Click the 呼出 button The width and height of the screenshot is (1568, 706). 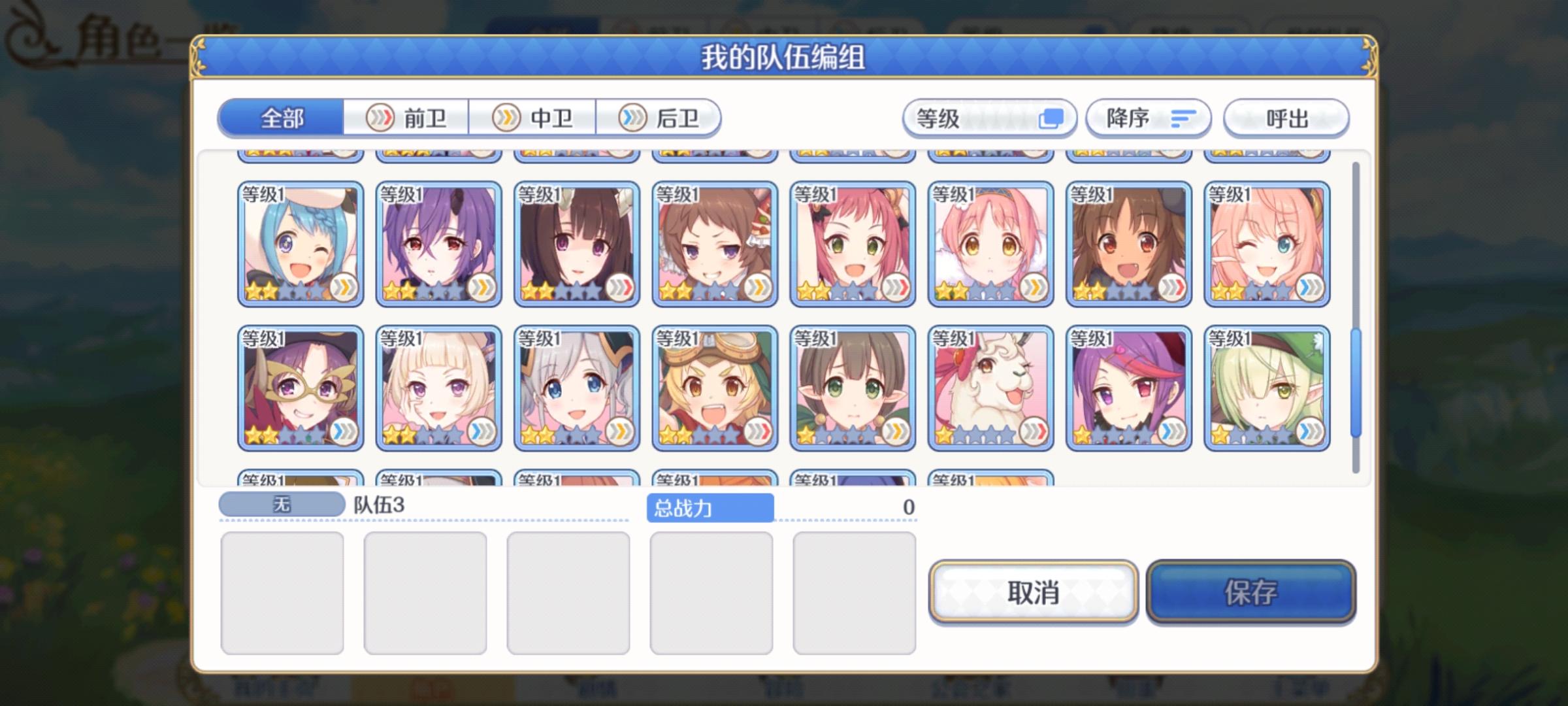pyautogui.click(x=1284, y=118)
